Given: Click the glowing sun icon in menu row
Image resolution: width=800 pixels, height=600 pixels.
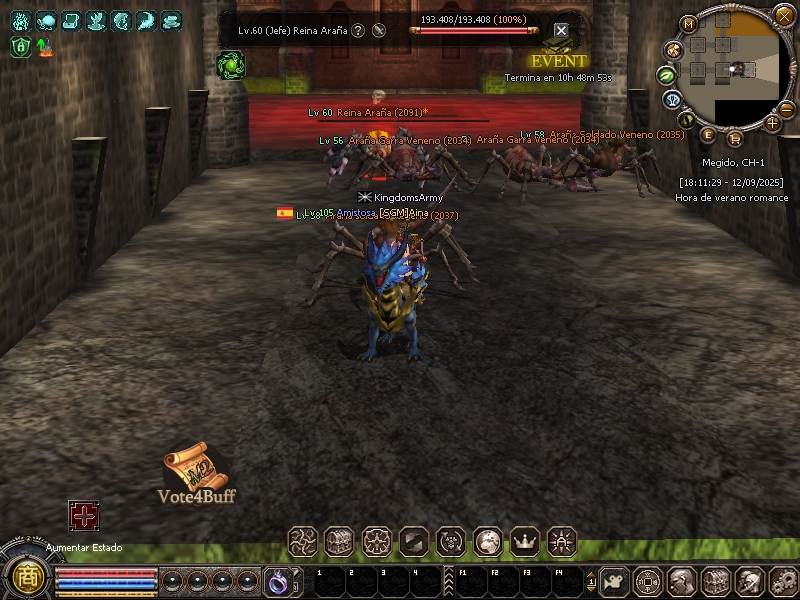Looking at the screenshot, I should point(562,541).
